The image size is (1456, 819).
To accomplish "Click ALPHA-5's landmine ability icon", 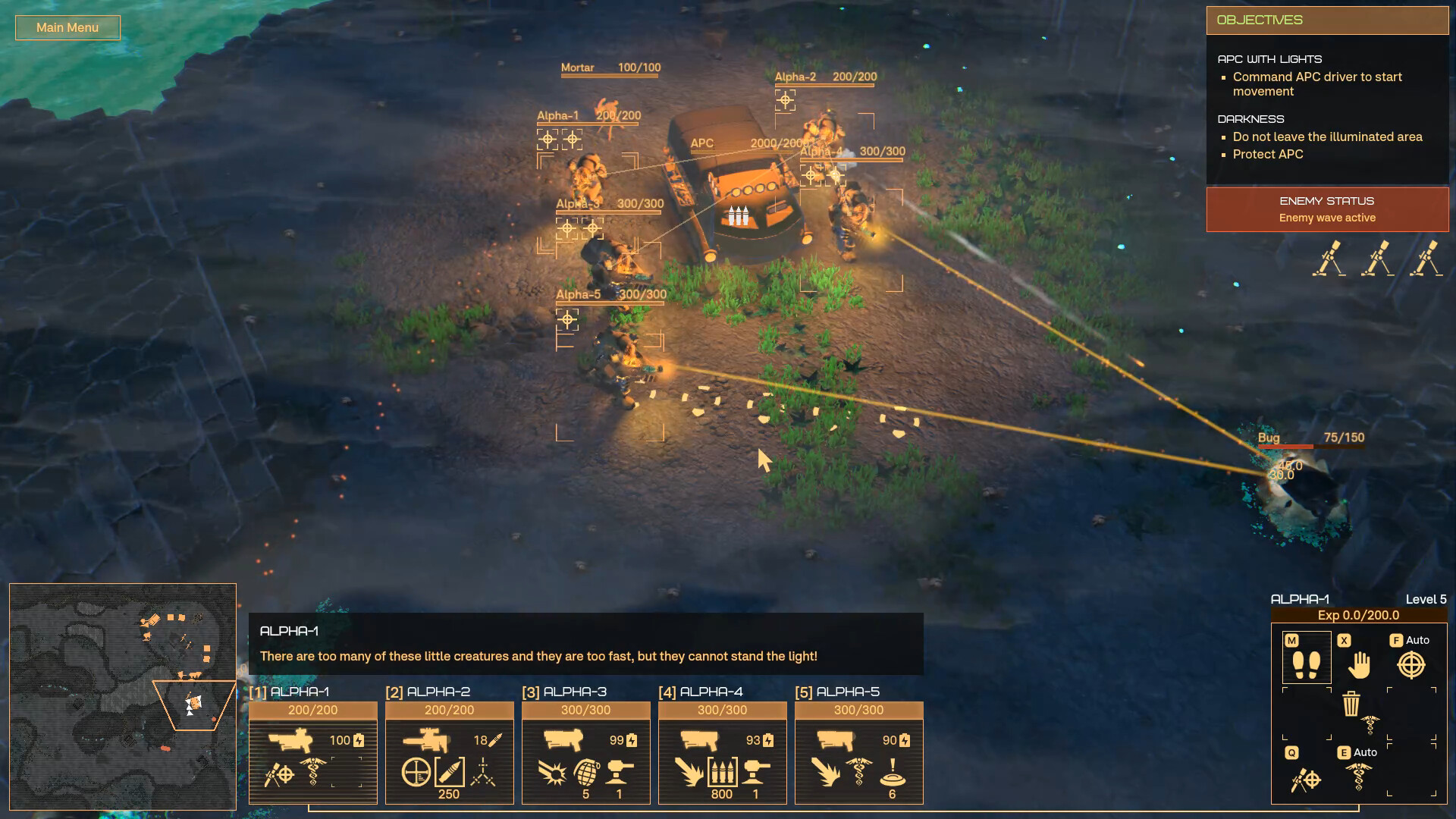I will 893,773.
